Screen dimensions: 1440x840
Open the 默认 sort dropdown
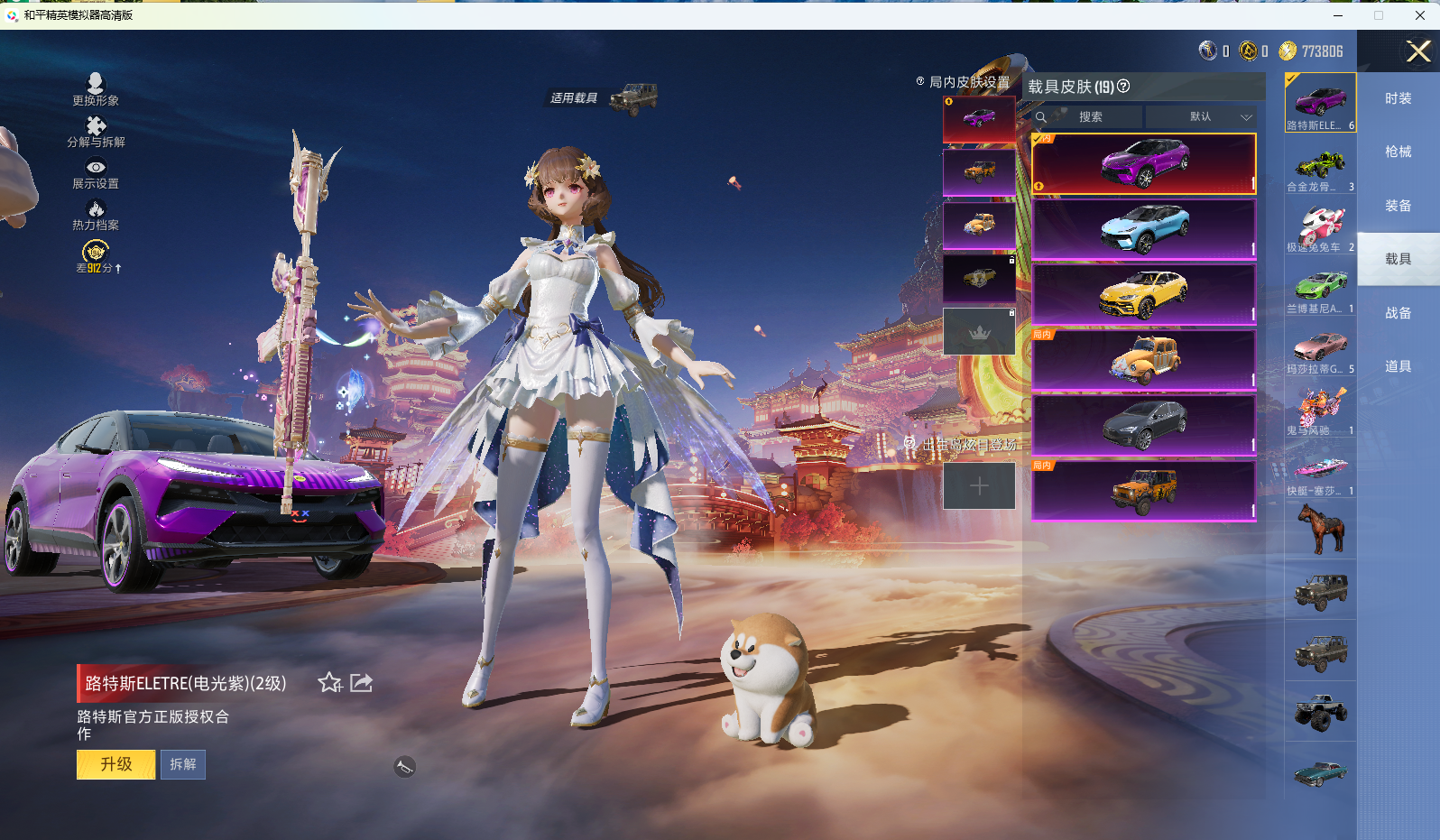click(x=1201, y=117)
